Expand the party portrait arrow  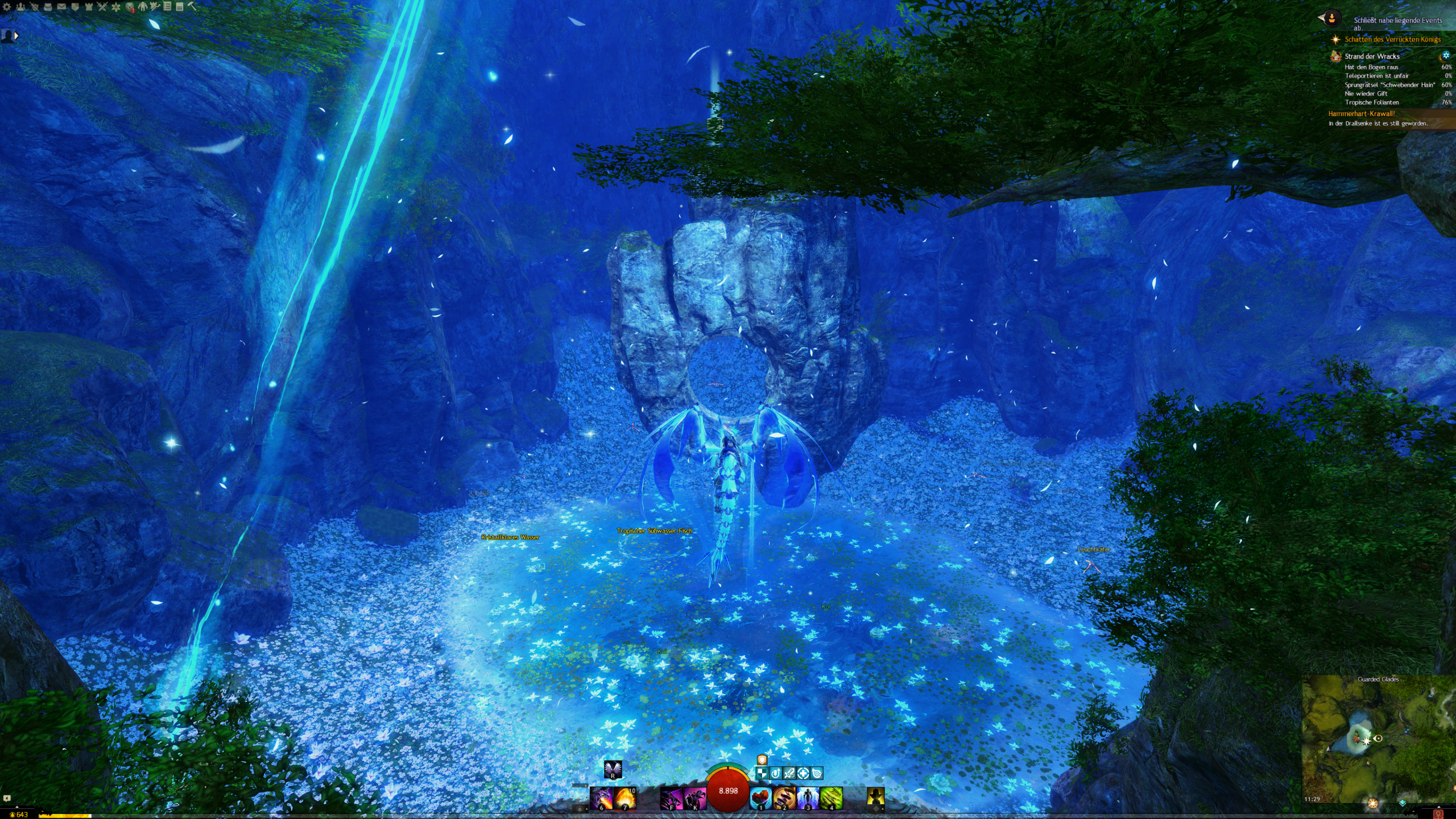tap(16, 36)
